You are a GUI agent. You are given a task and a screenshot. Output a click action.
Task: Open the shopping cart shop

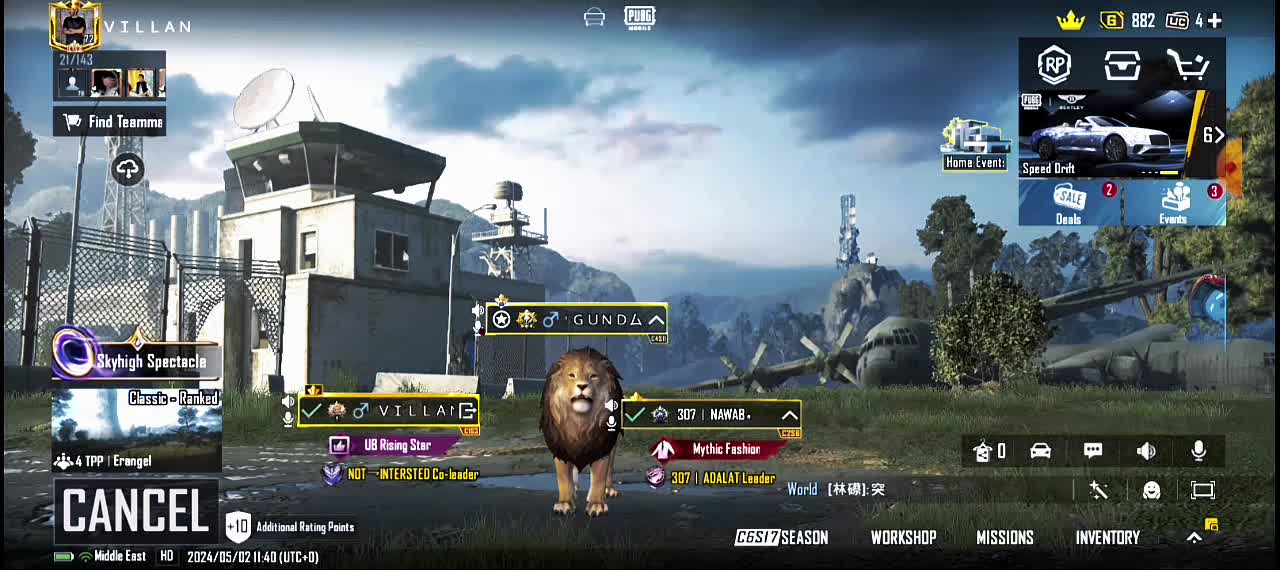[1188, 66]
